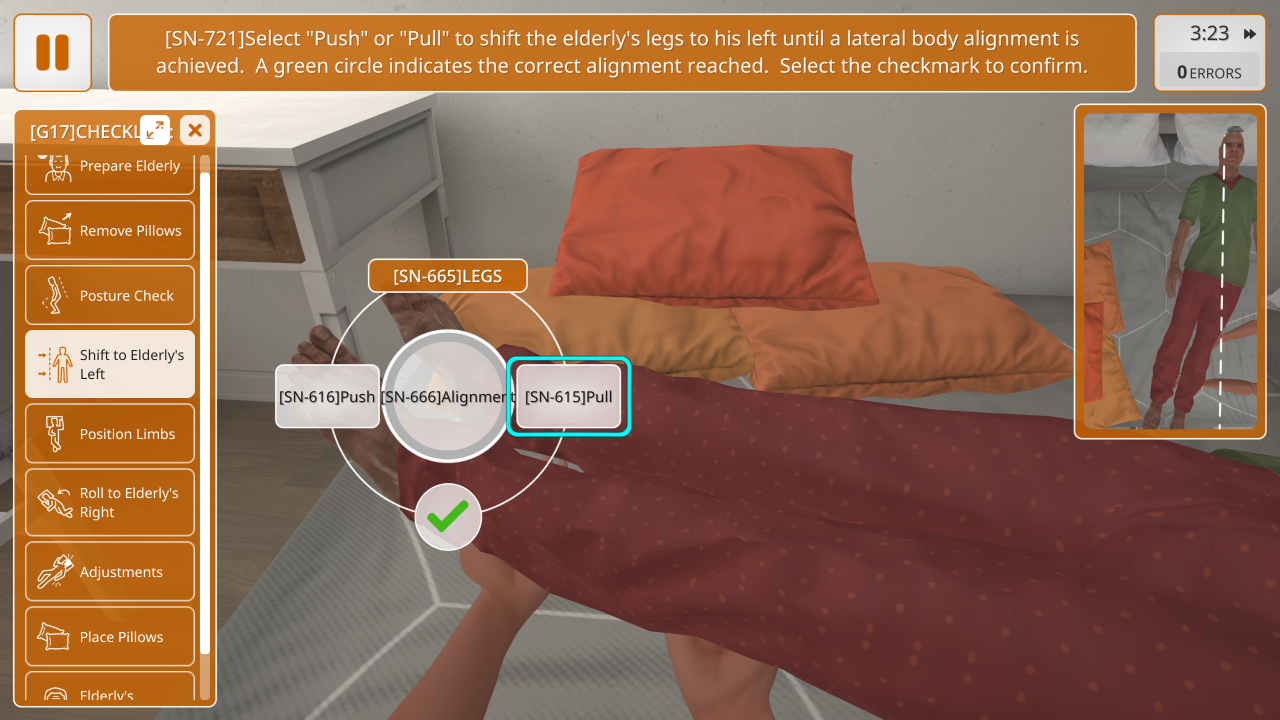1280x720 pixels.
Task: Select the Roll to Elderly's Right step
Action: coord(110,502)
